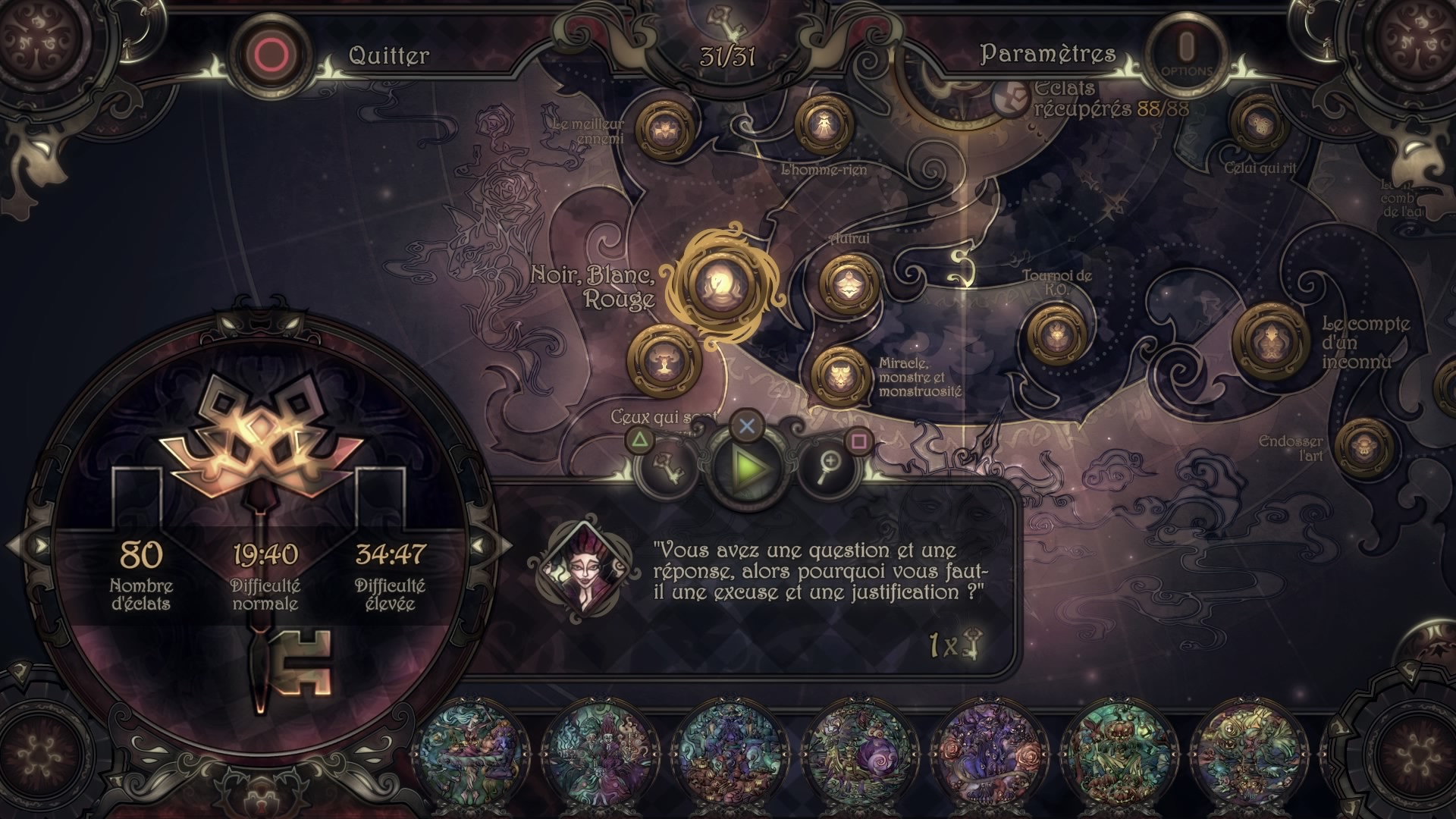The height and width of the screenshot is (819, 1456).
Task: Click the key icon button
Action: [x=671, y=467]
